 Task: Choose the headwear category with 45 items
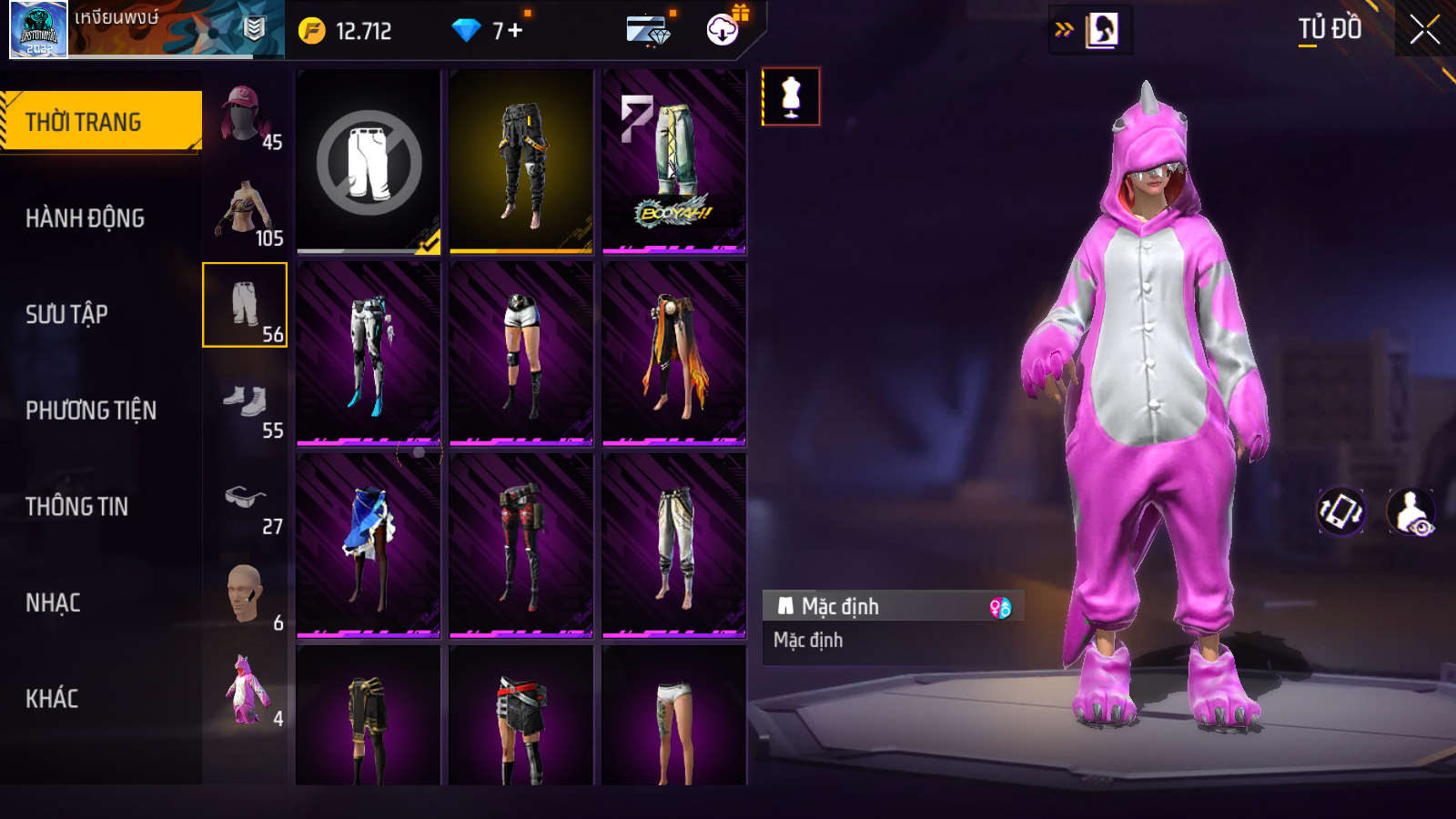[x=245, y=116]
